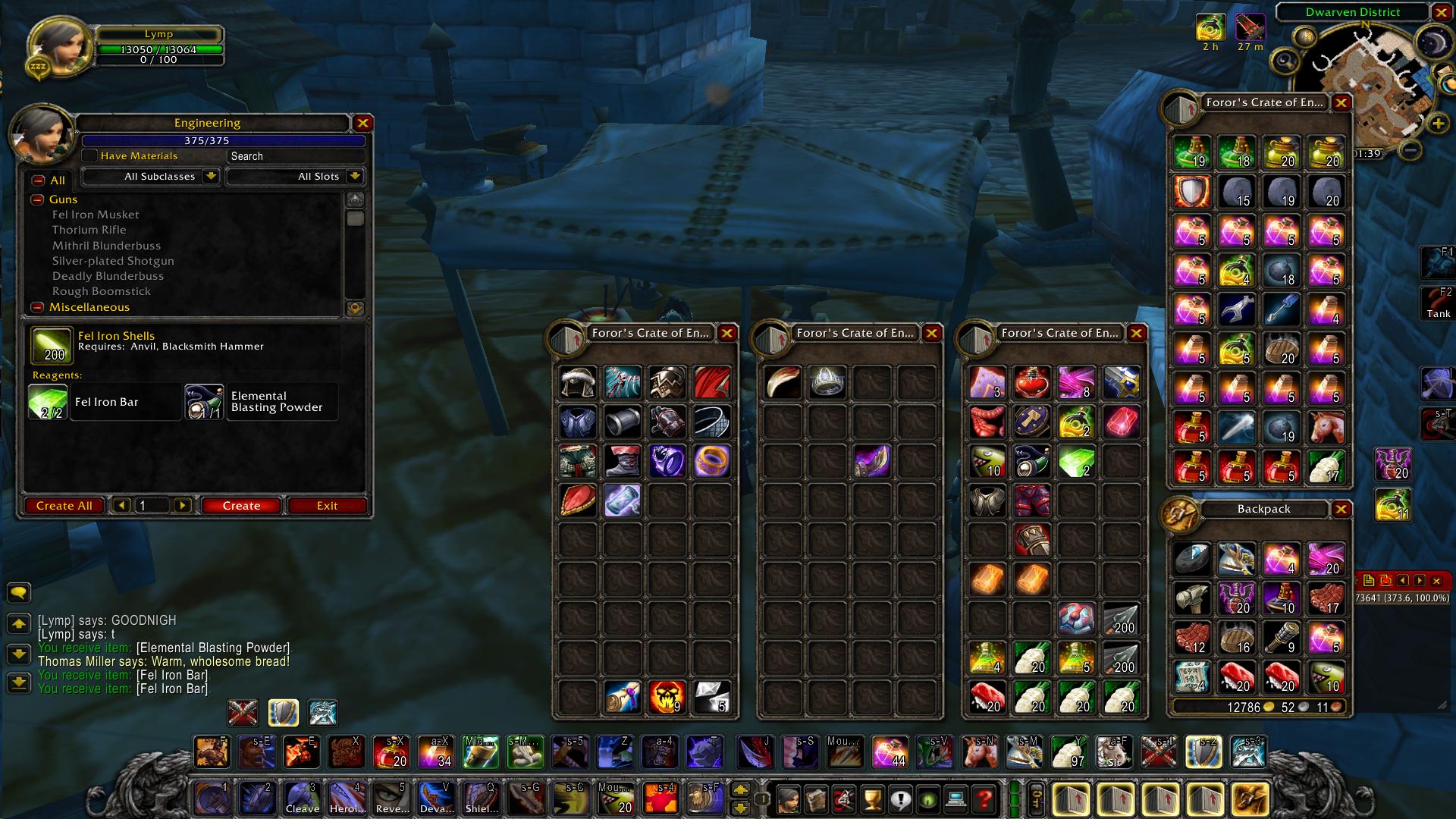The image size is (1456, 819).
Task: Open the Options computer icon in micro menu
Action: [x=956, y=798]
